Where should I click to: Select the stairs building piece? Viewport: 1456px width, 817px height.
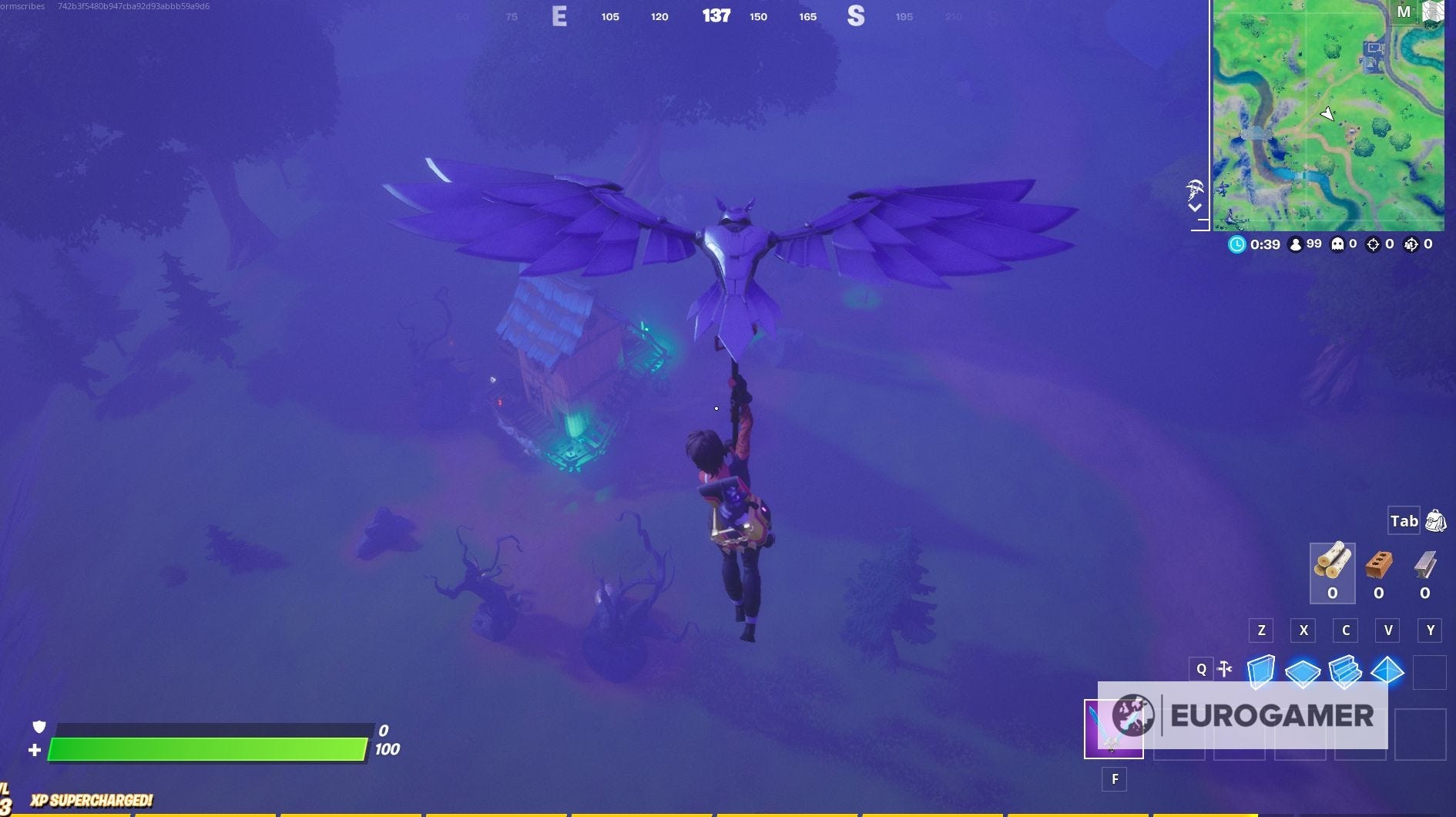[x=1345, y=671]
